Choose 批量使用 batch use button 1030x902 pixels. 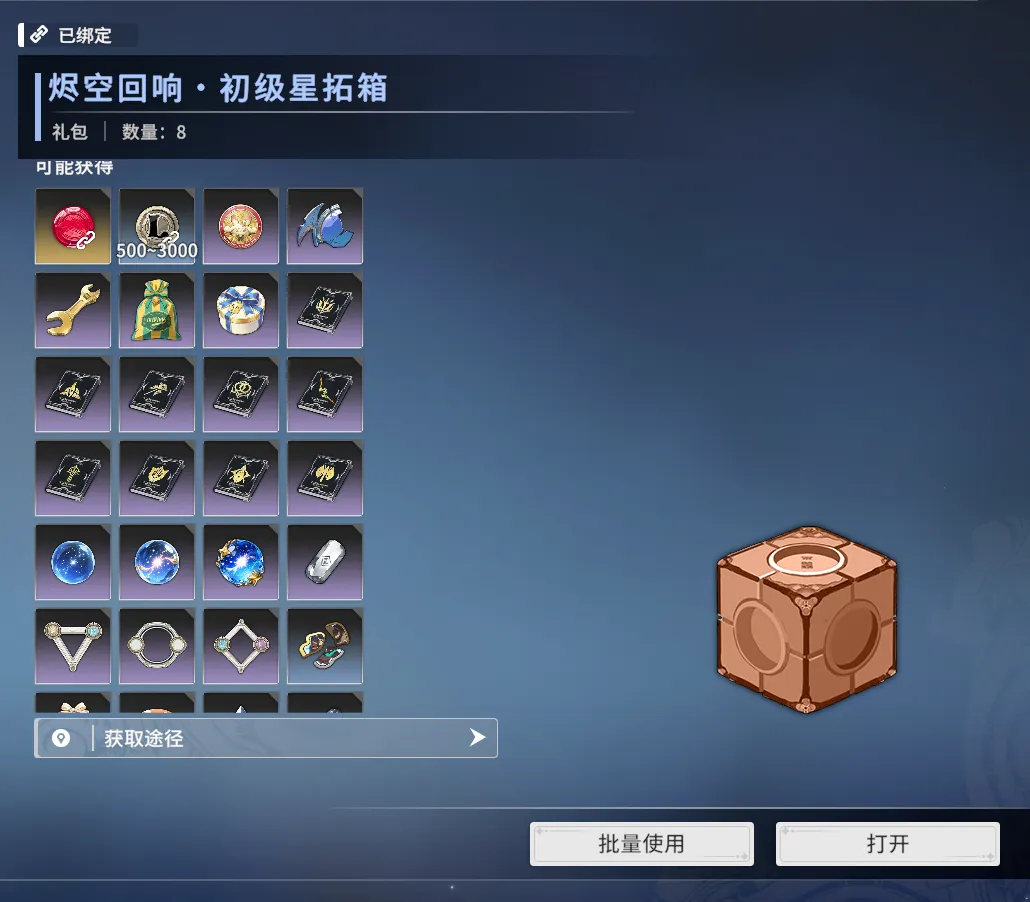641,844
